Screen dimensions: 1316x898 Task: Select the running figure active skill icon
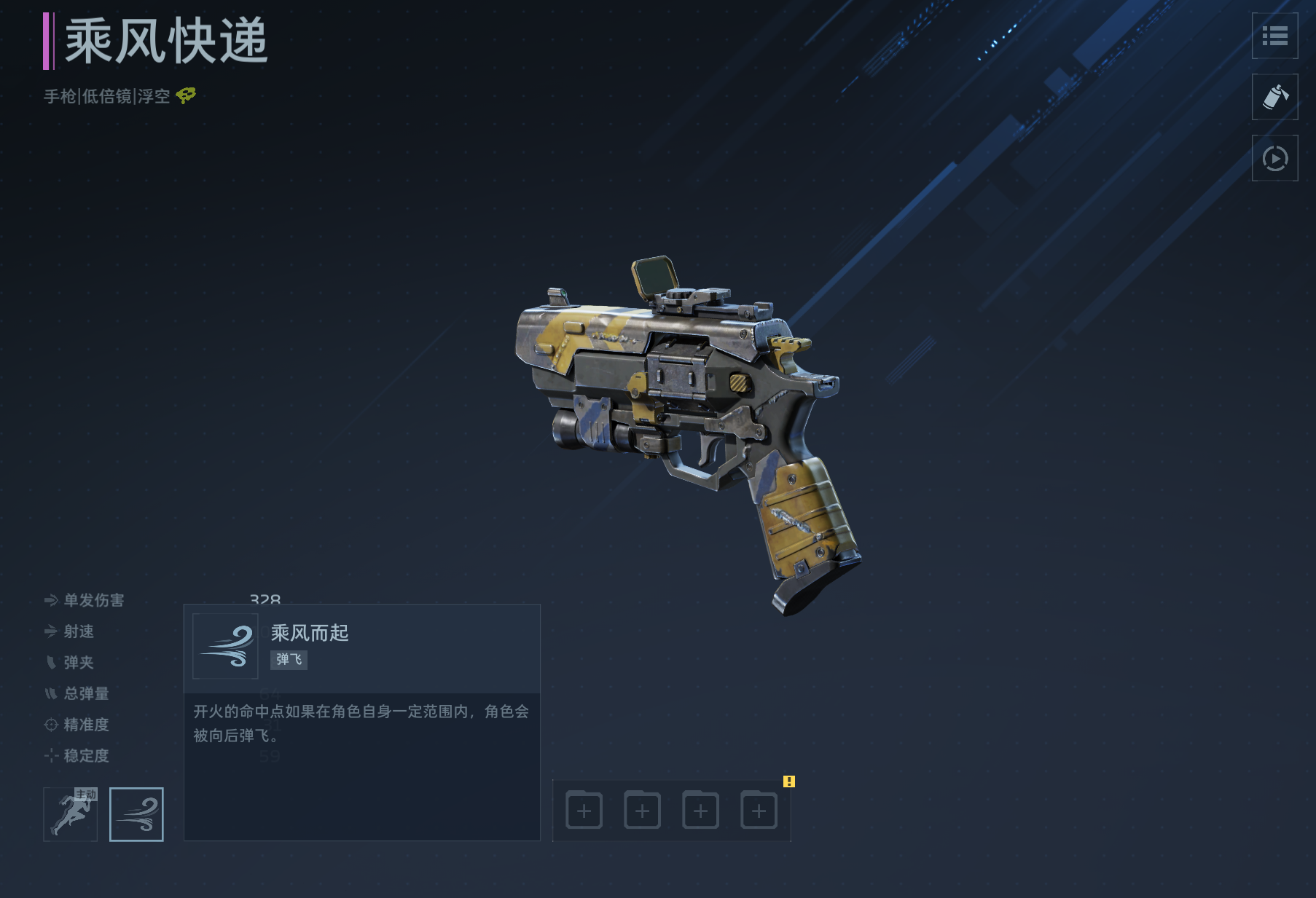[71, 814]
